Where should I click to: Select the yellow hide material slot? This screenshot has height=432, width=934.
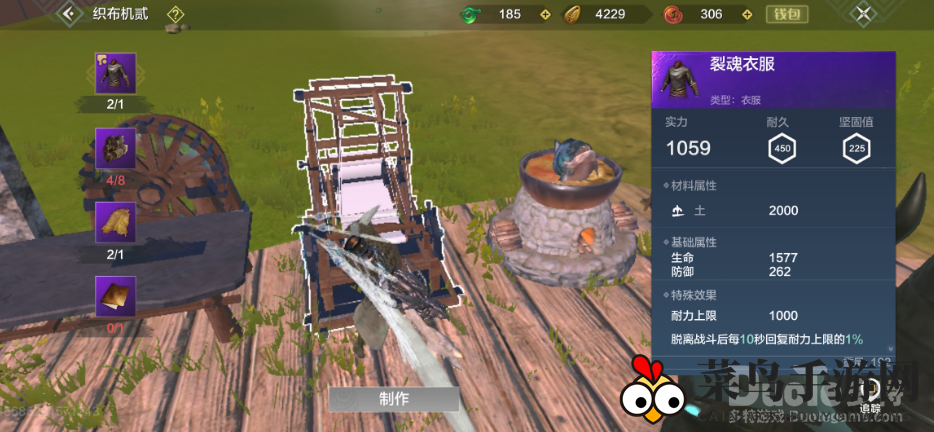(115, 222)
